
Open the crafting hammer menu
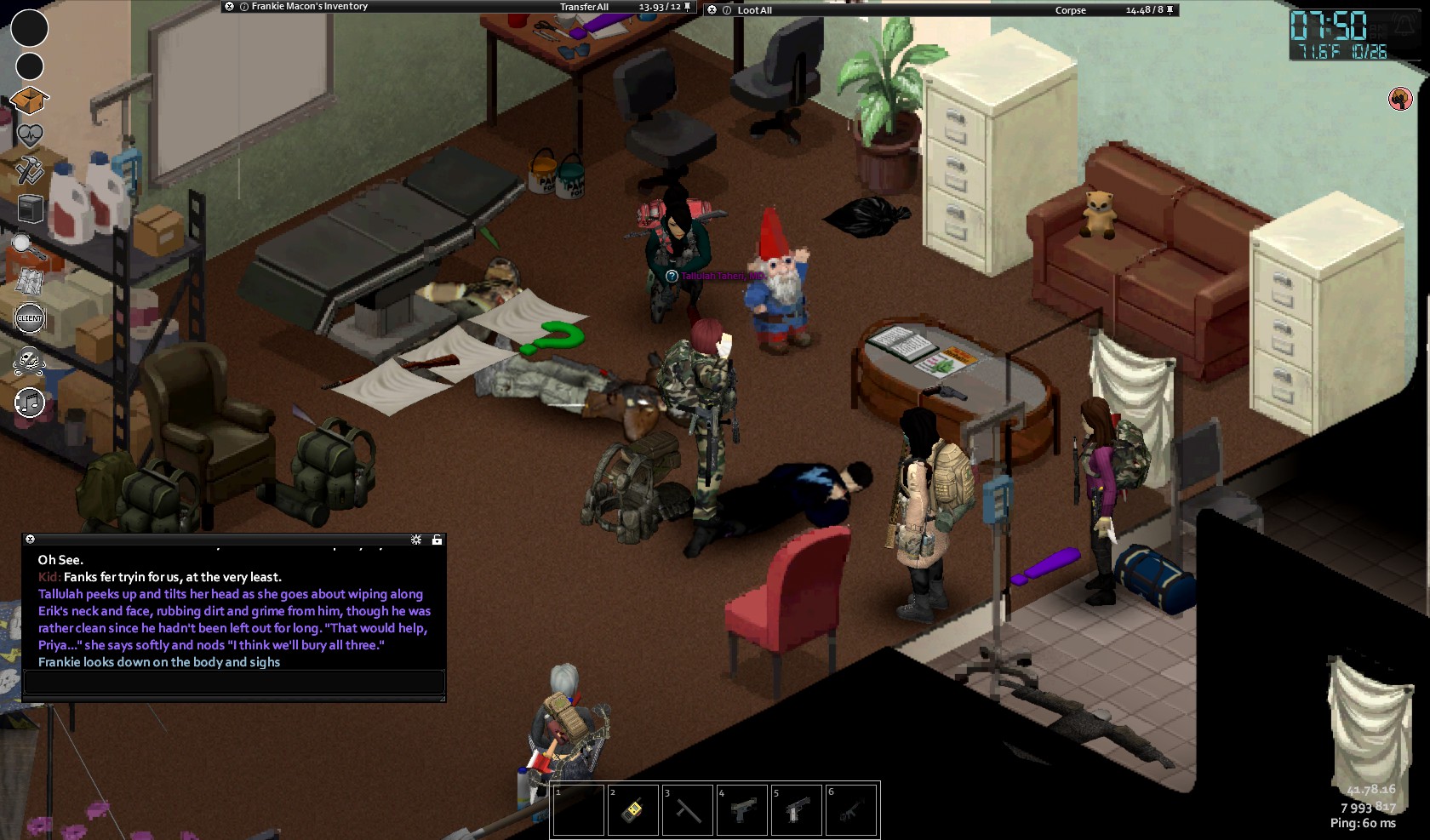click(x=29, y=170)
